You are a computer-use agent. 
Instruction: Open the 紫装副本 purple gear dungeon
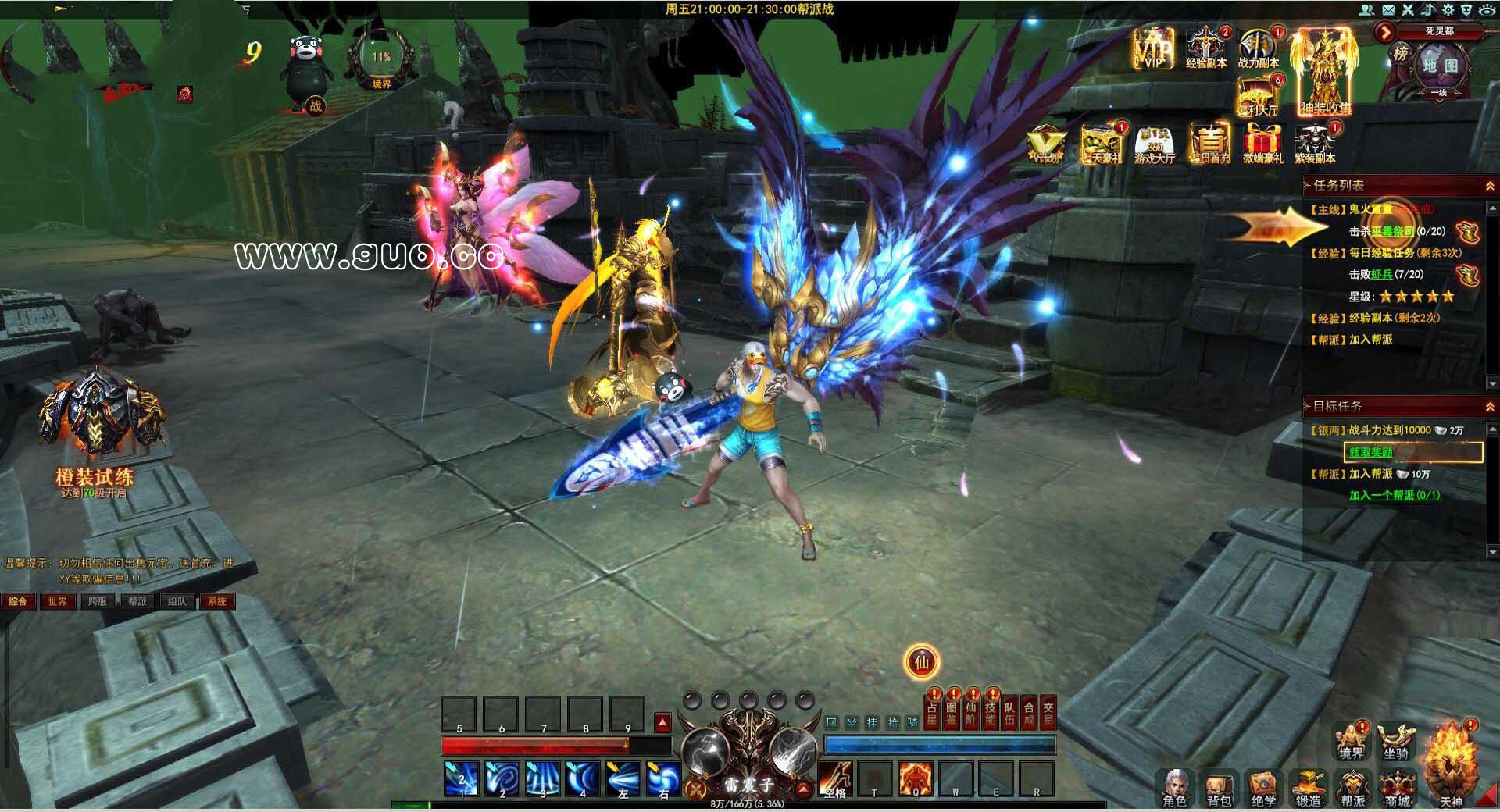[x=1315, y=144]
